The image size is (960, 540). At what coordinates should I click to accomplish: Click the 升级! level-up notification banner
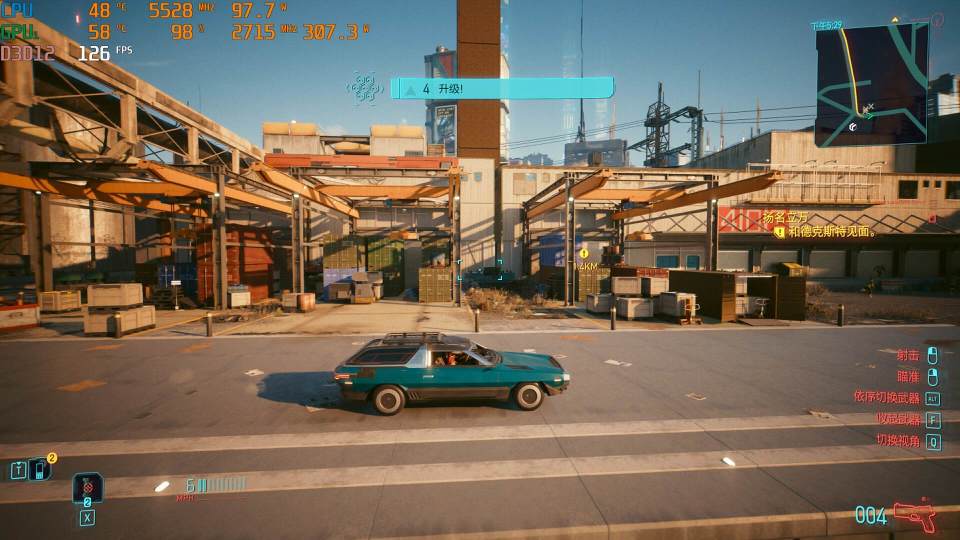click(x=502, y=89)
